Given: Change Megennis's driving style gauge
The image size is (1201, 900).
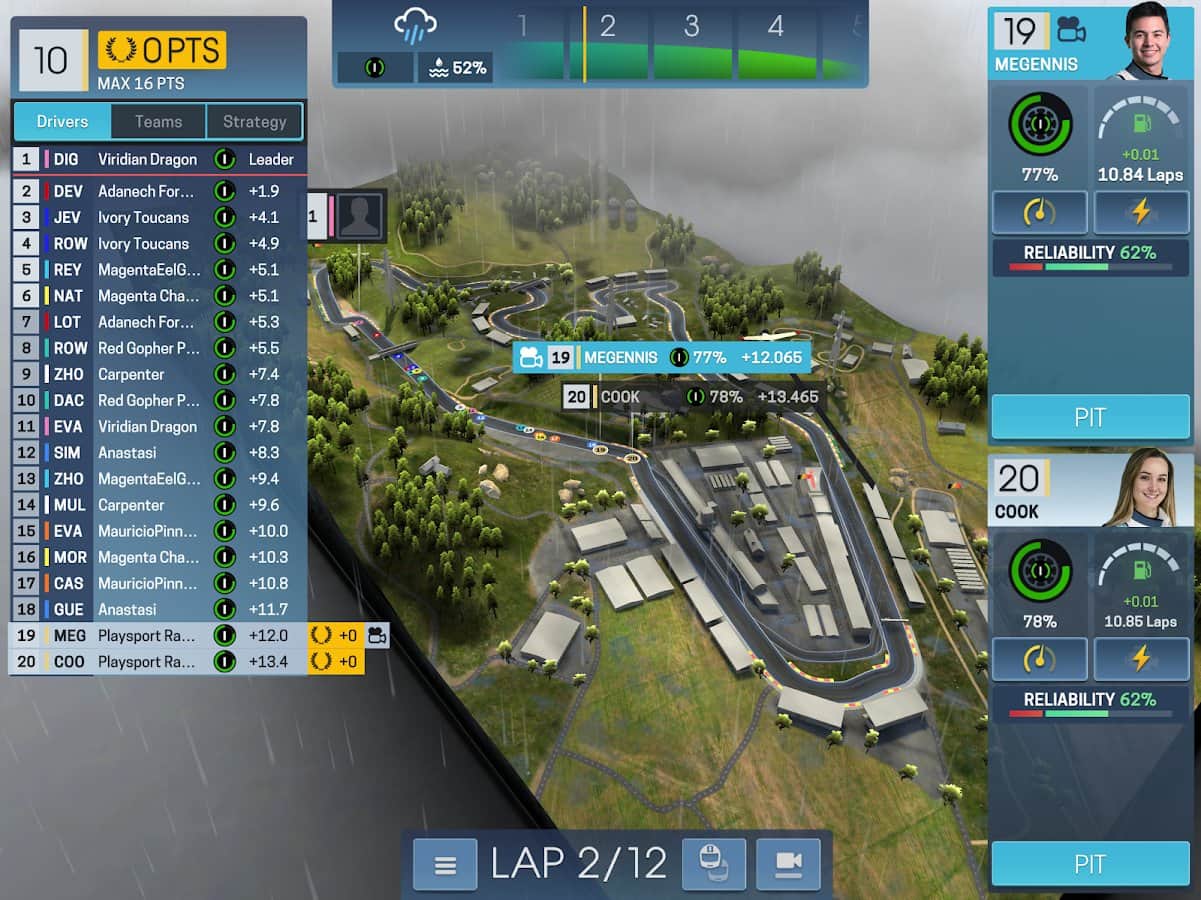Looking at the screenshot, I should pos(1039,212).
